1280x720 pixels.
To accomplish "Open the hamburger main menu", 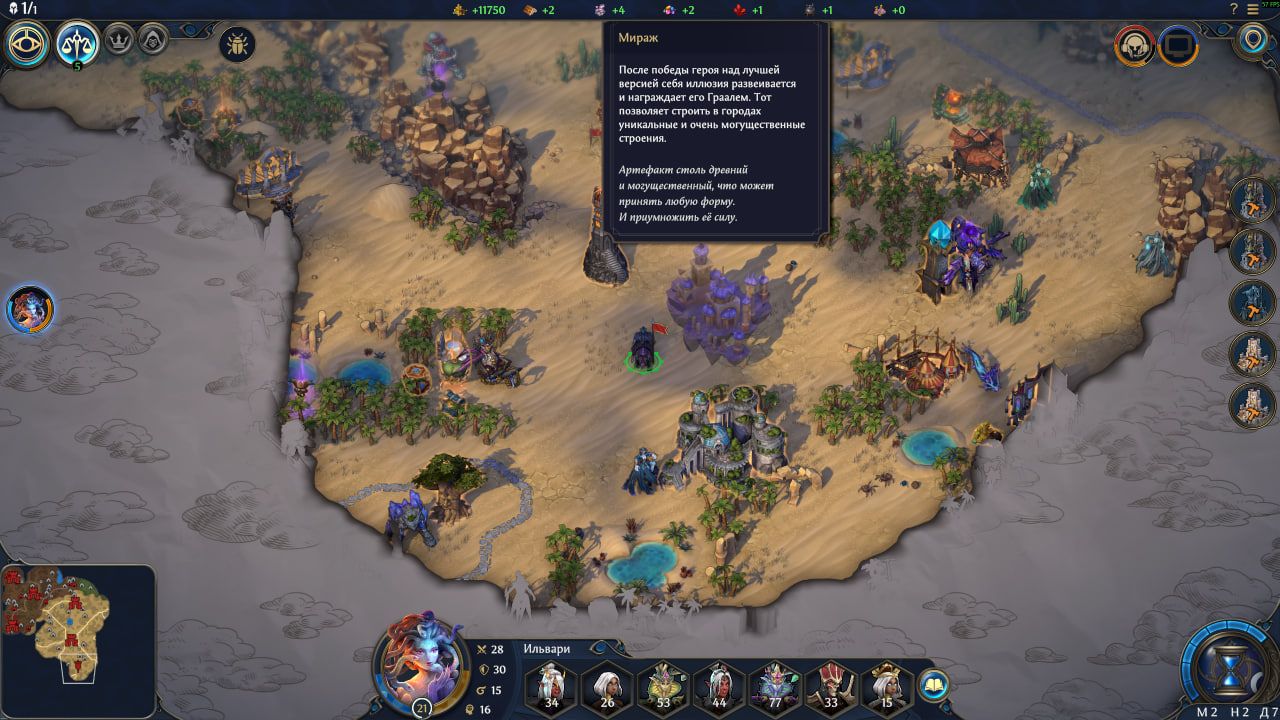I will (1254, 9).
